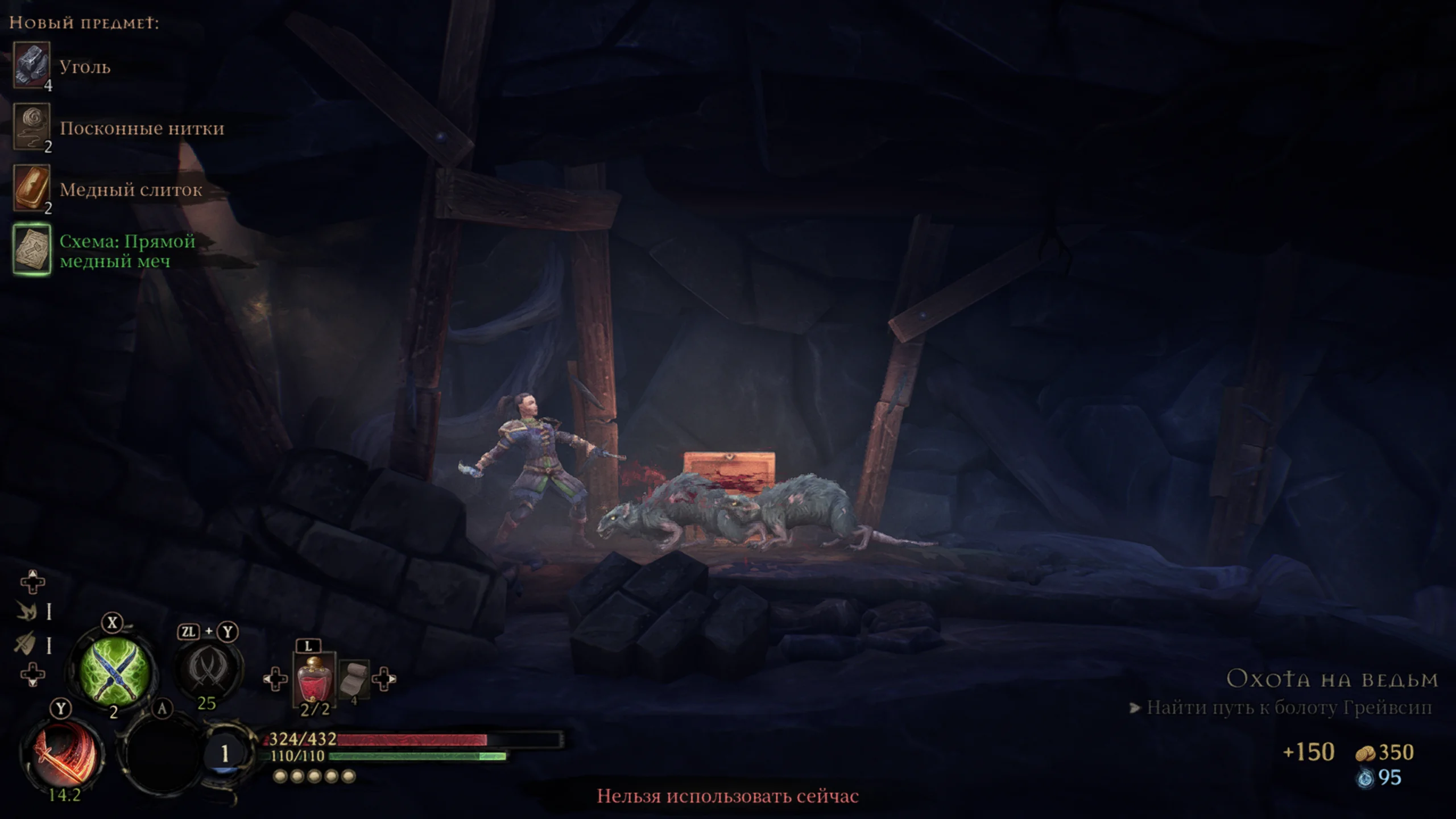The width and height of the screenshot is (1456, 819).
Task: Select the Медный слиток loot icon
Action: point(32,188)
